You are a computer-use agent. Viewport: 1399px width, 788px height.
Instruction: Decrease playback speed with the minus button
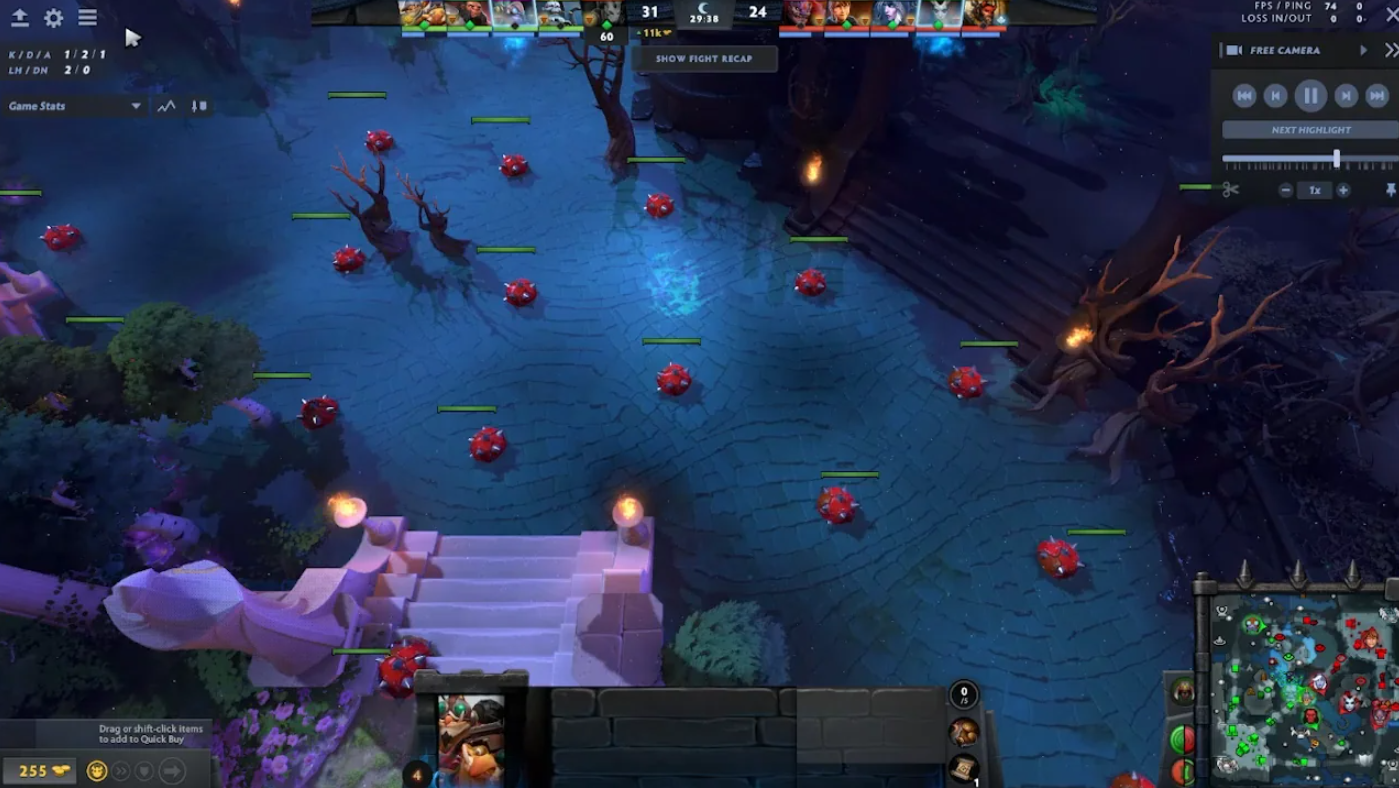(x=1286, y=190)
